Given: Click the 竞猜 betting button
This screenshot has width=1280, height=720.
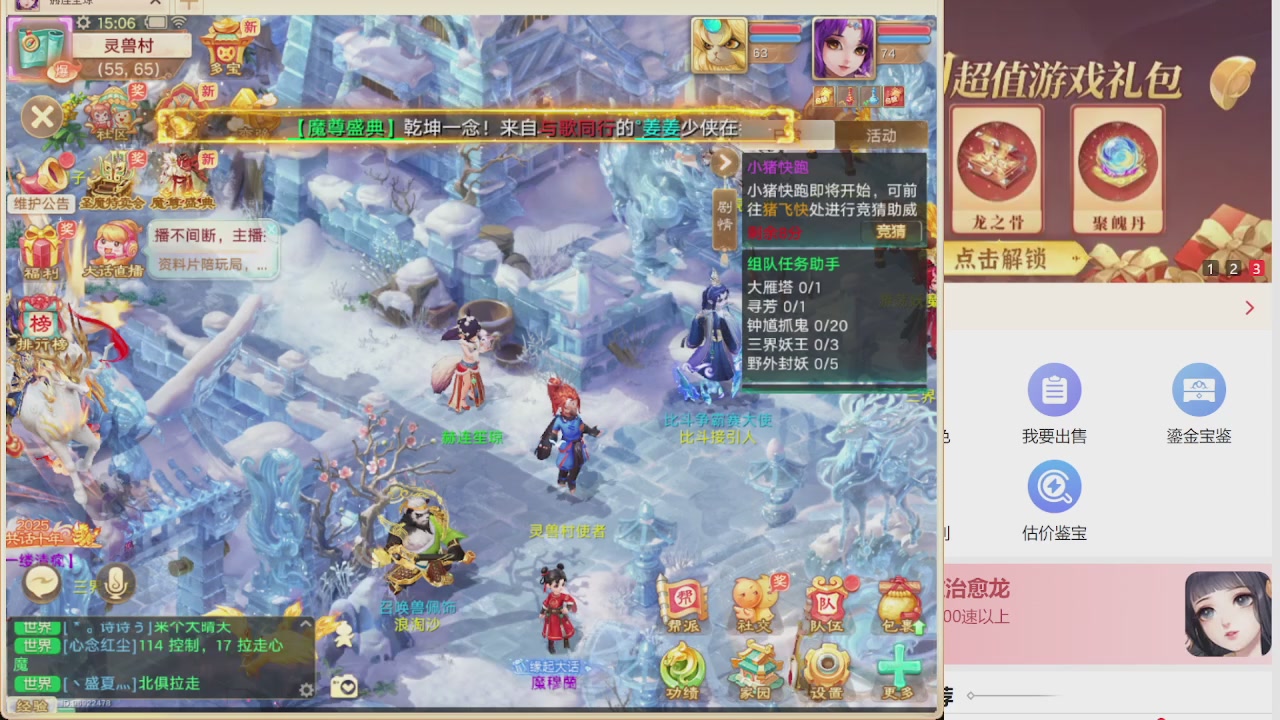Looking at the screenshot, I should click(889, 231).
